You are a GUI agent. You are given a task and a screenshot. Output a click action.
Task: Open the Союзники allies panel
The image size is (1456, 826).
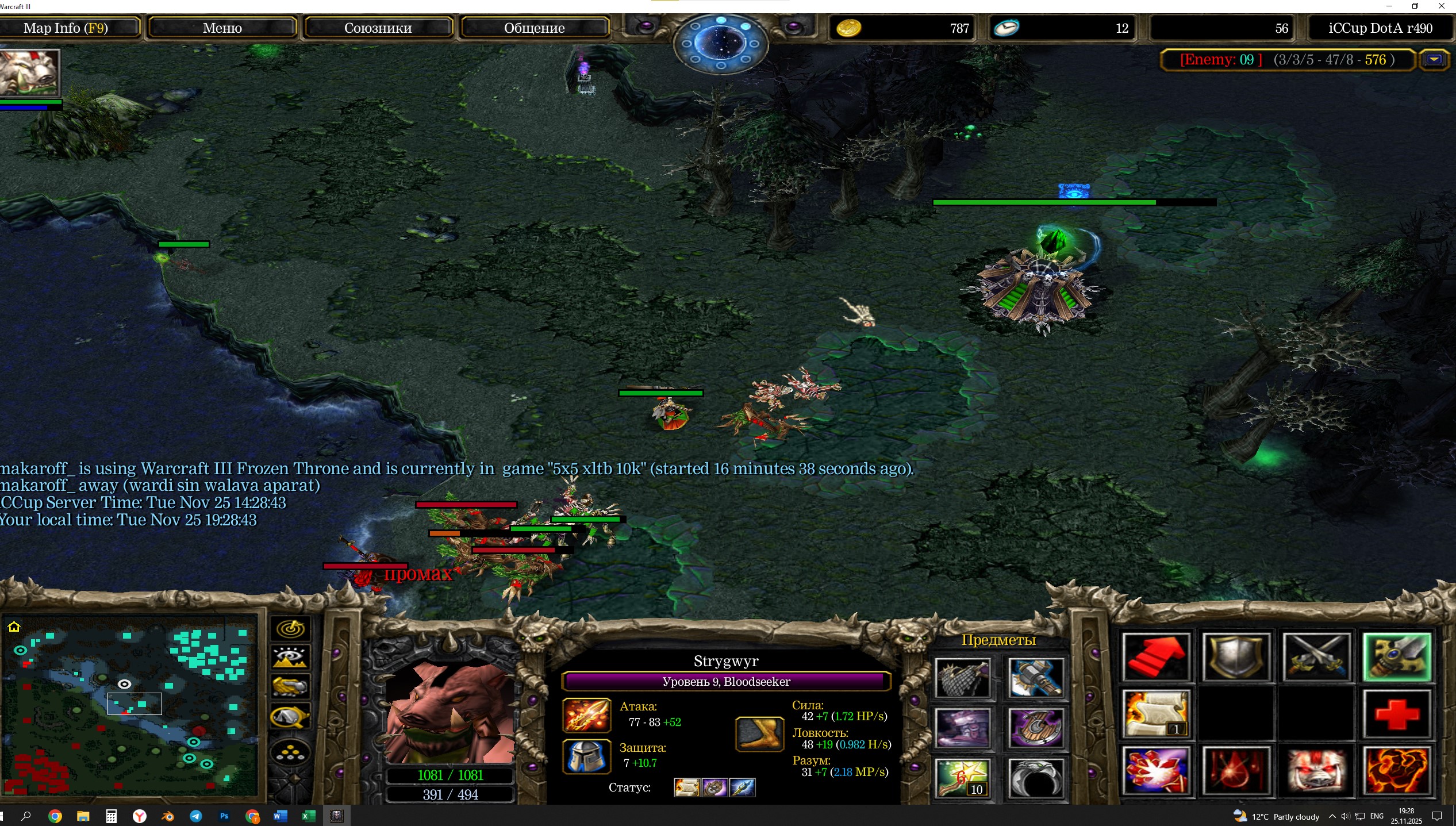pos(378,28)
